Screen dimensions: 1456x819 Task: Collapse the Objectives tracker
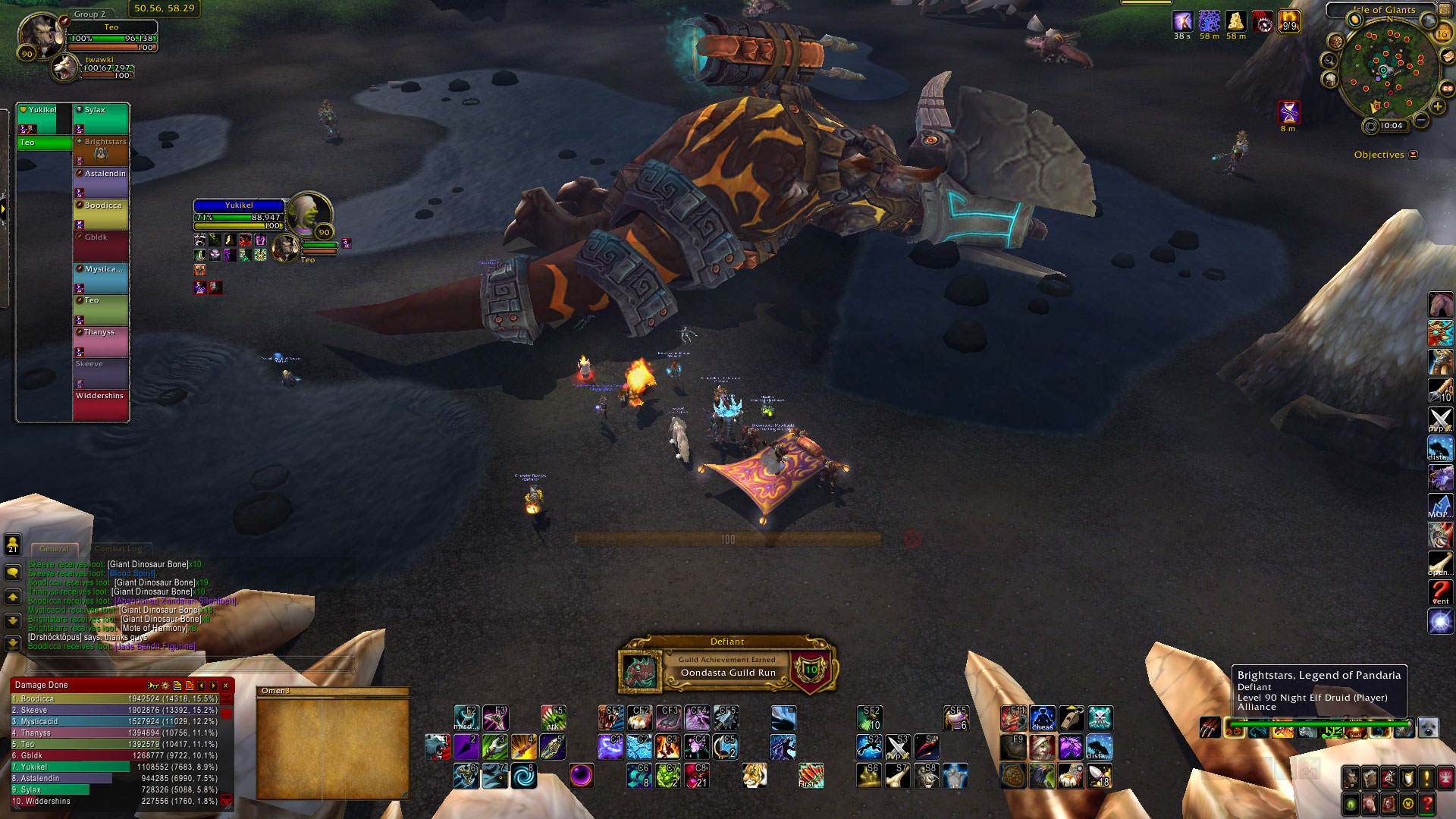coord(1413,155)
